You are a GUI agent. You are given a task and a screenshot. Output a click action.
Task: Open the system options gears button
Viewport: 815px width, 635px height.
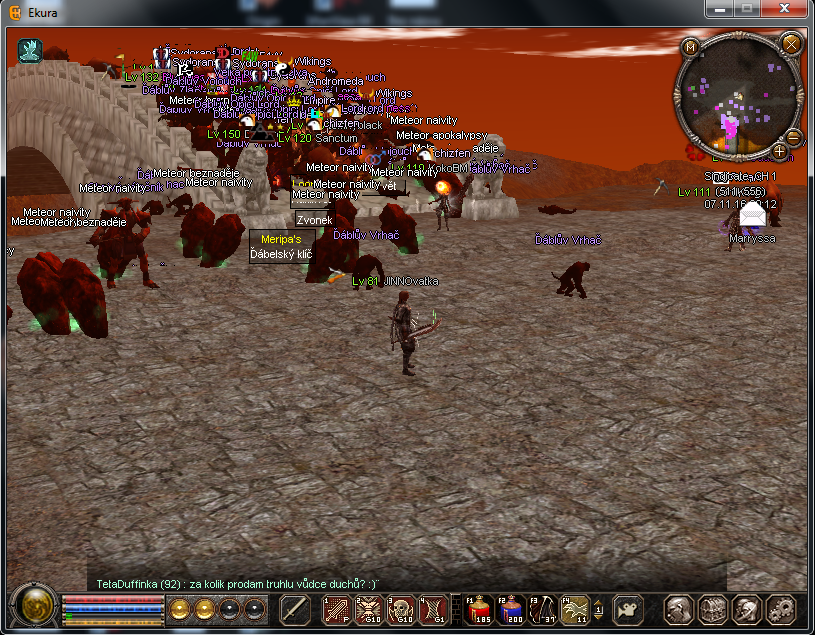click(780, 608)
